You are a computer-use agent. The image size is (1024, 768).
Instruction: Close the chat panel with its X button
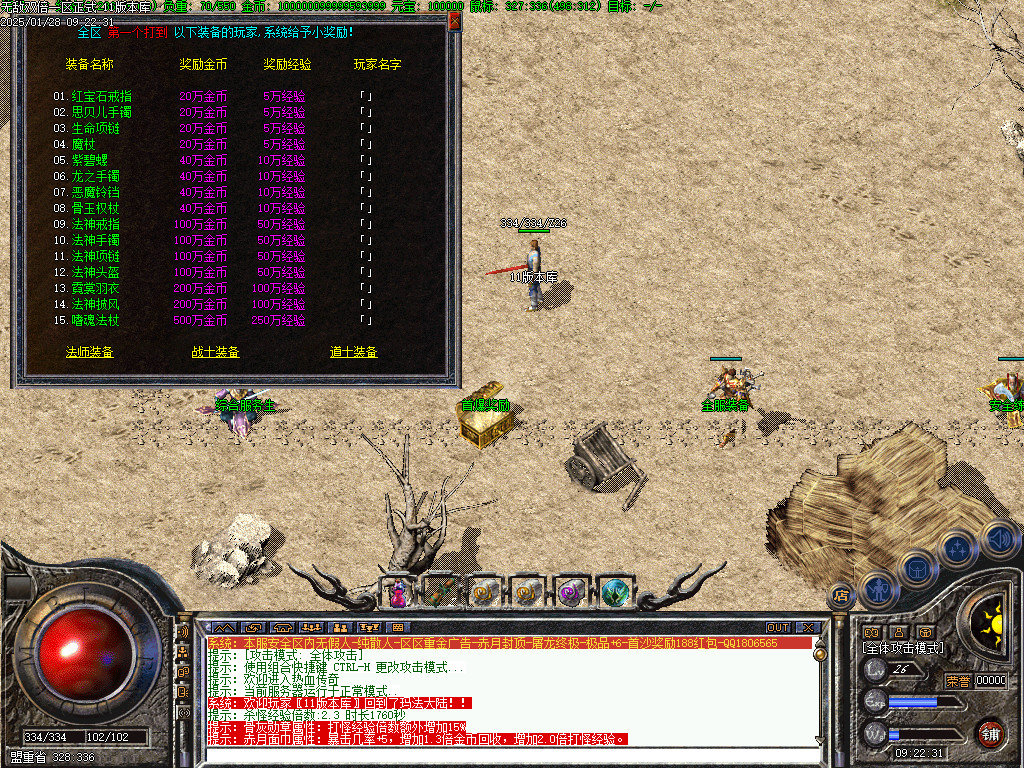click(x=805, y=628)
